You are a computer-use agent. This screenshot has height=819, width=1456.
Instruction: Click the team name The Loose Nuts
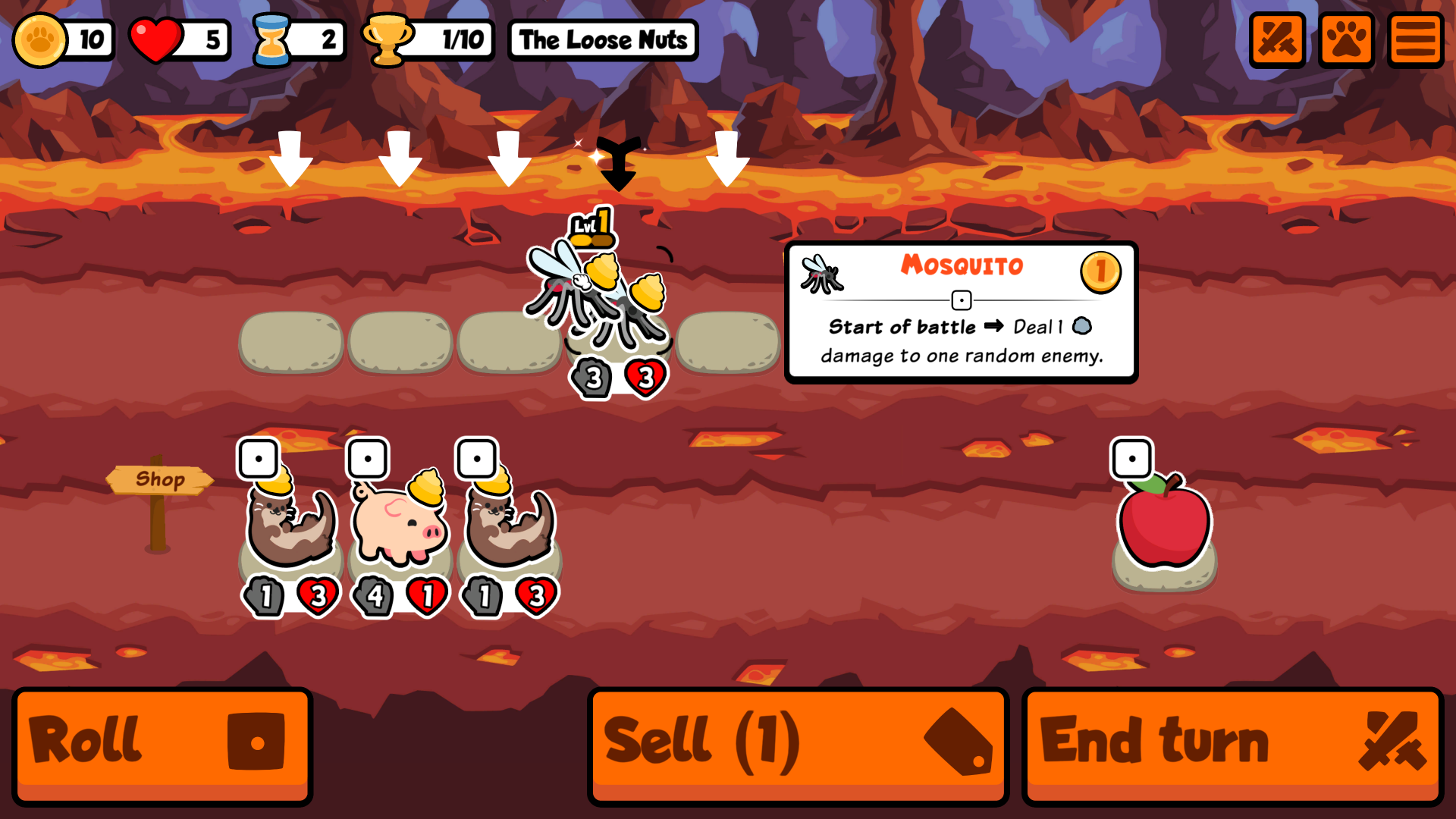[602, 40]
